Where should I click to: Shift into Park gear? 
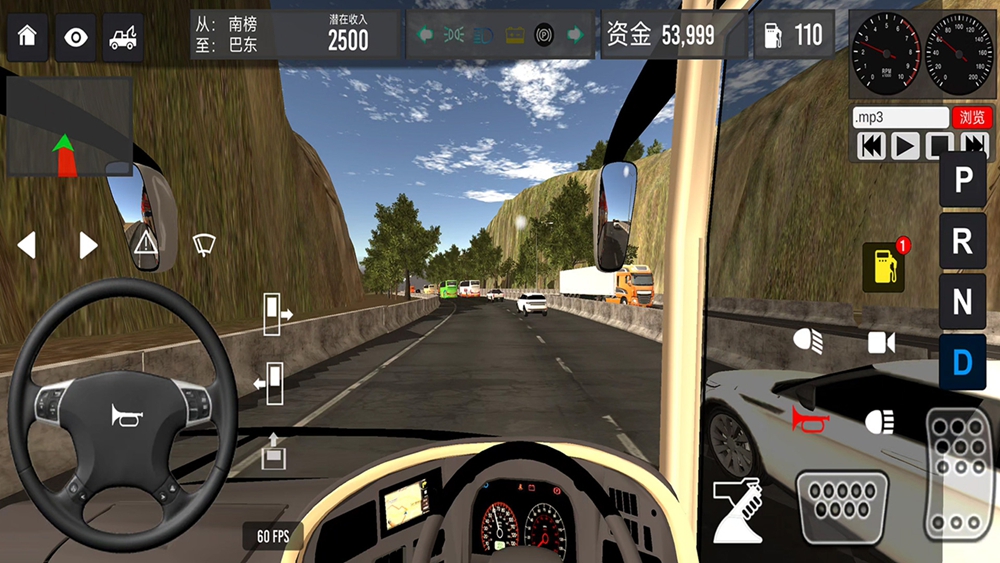click(963, 181)
